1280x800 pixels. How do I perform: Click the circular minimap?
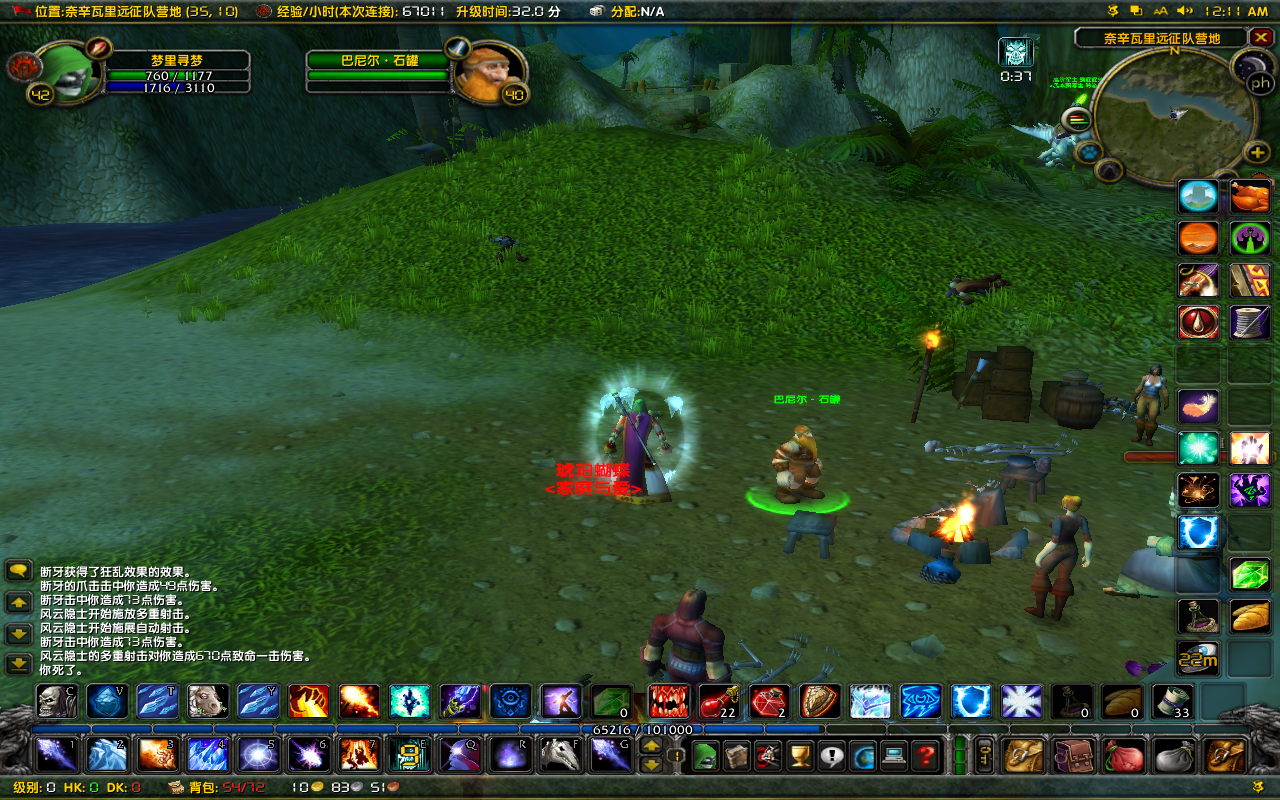coord(1175,116)
